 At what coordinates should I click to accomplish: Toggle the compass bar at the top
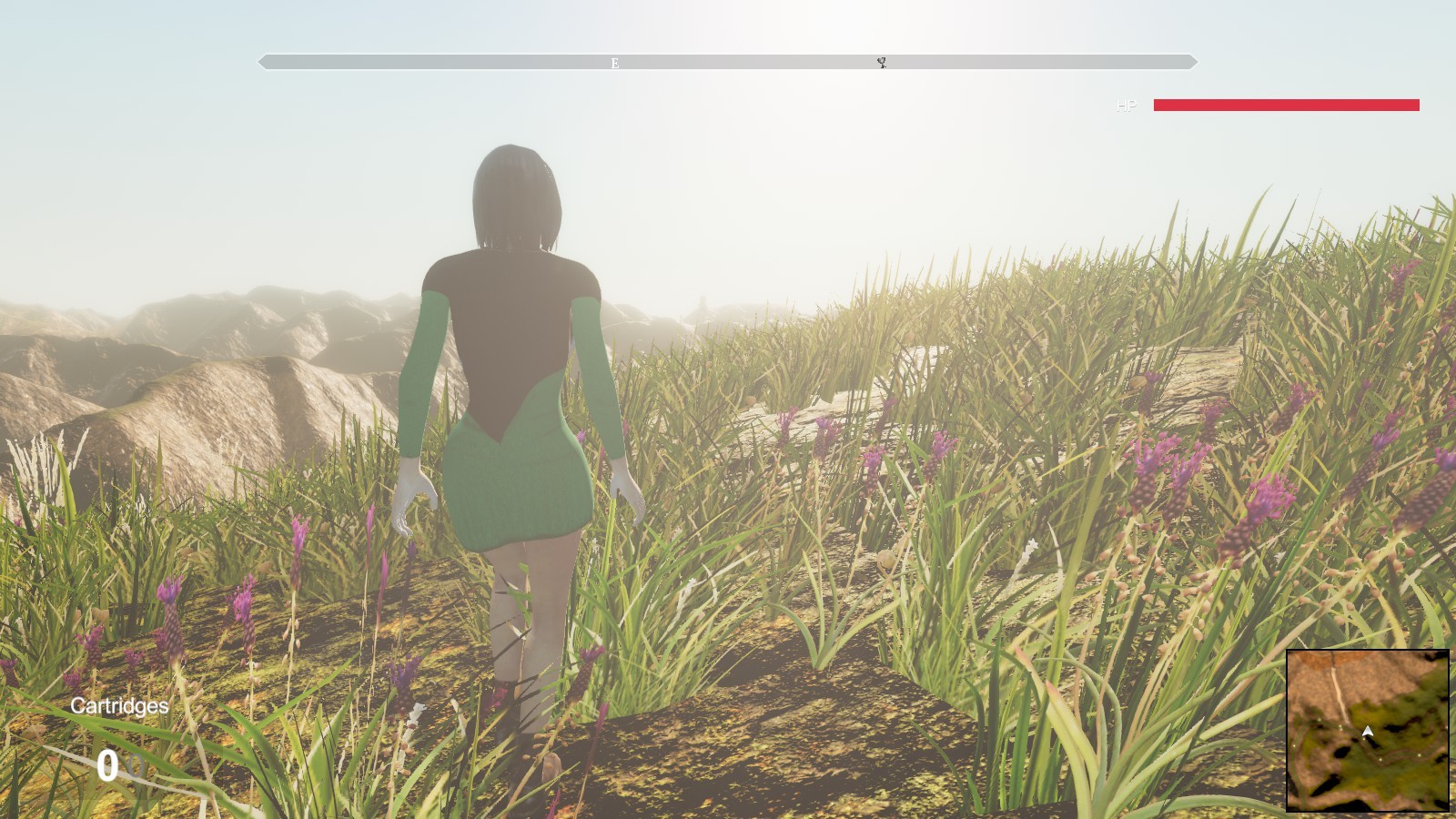[x=728, y=62]
